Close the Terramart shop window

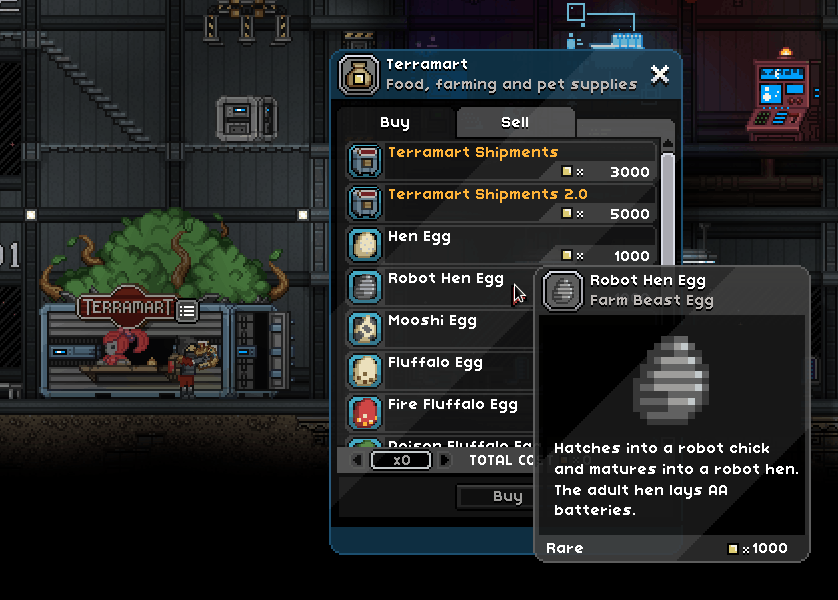659,74
